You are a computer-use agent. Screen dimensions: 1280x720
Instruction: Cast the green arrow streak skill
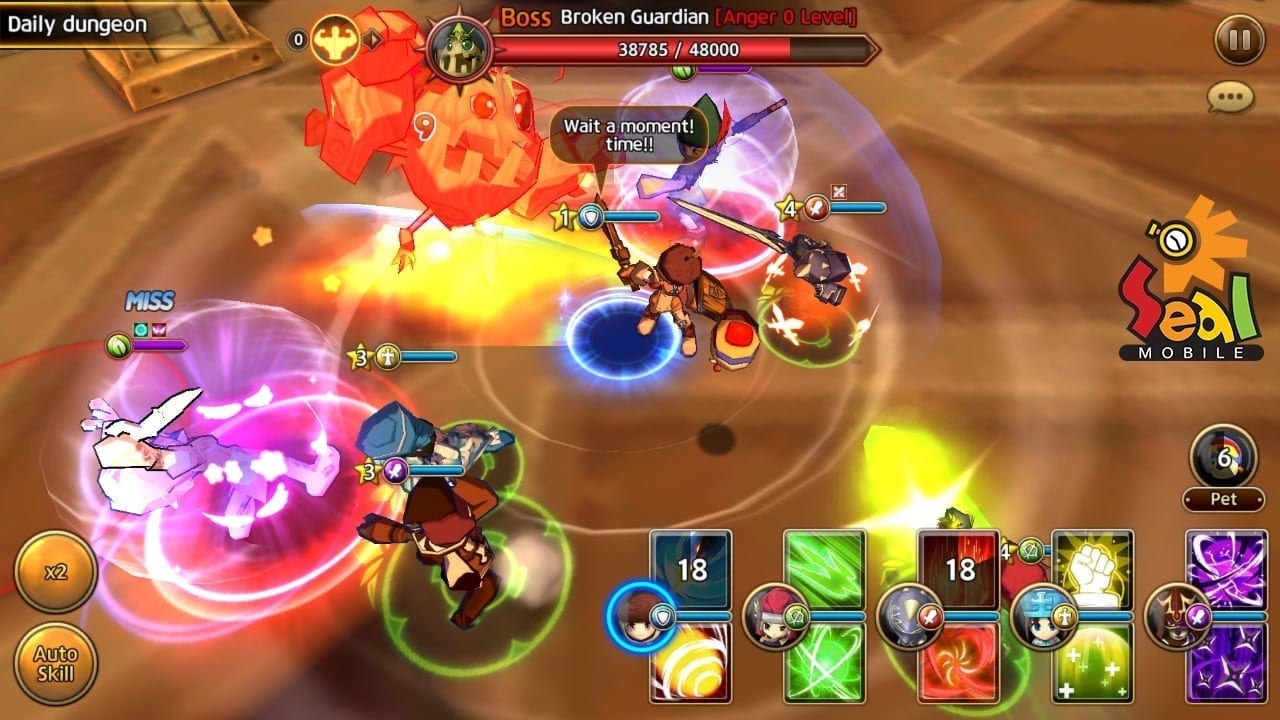pos(824,568)
